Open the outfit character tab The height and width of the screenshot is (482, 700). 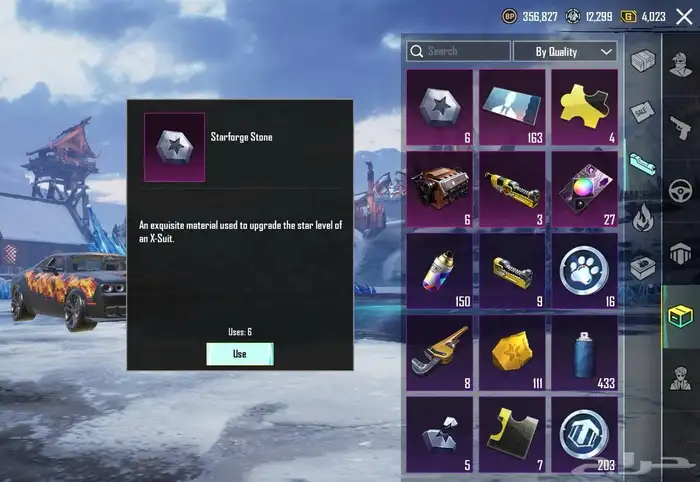click(x=682, y=380)
